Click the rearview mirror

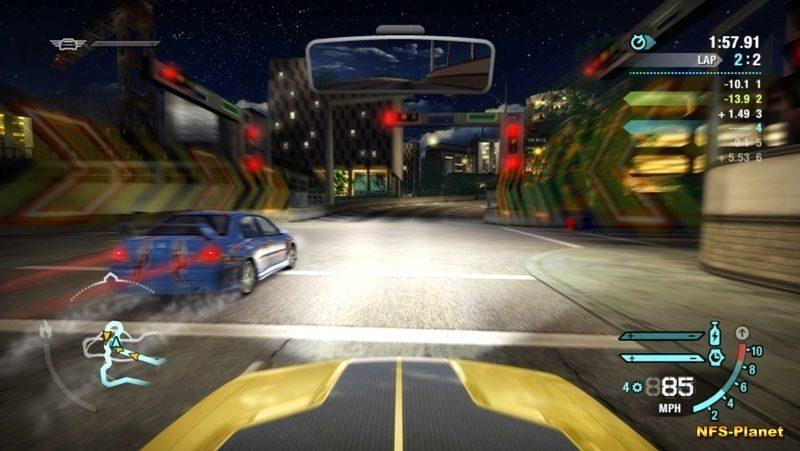(x=399, y=64)
